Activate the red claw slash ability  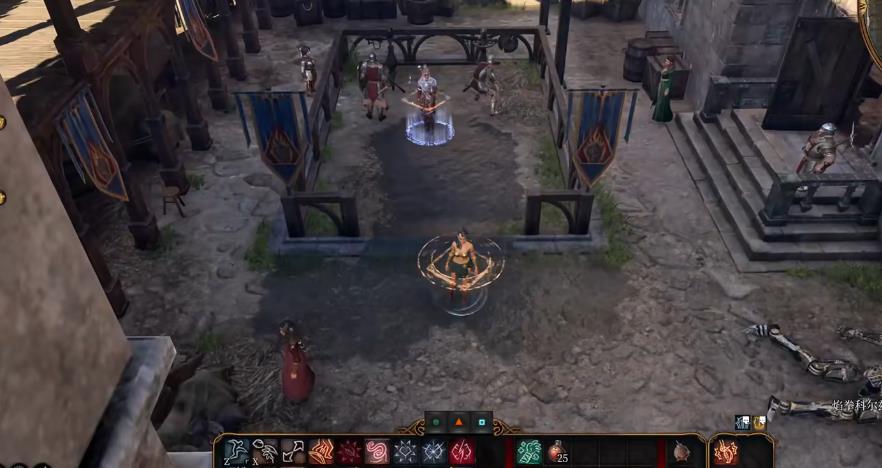[x=462, y=452]
